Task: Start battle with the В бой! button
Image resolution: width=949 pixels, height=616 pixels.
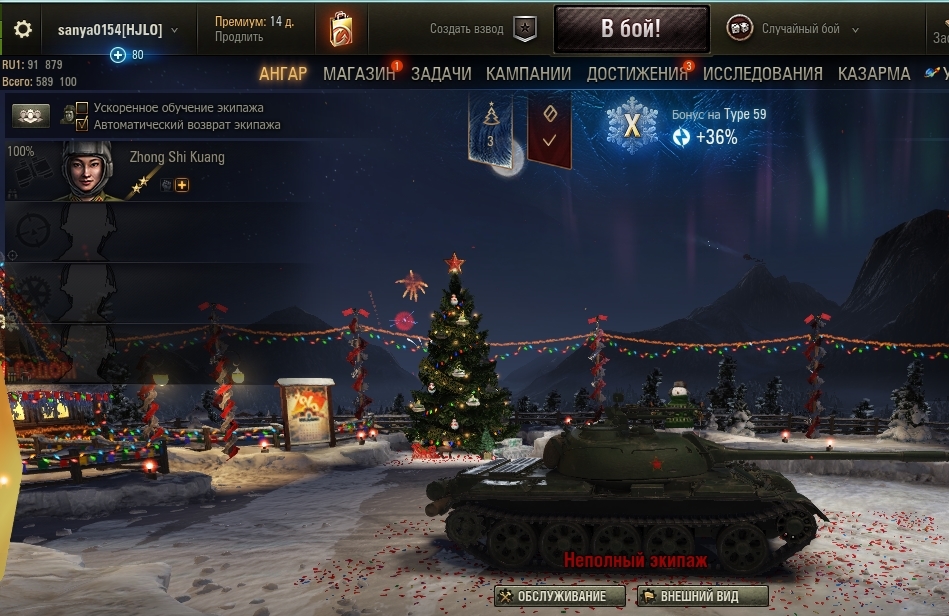Action: pyautogui.click(x=631, y=29)
